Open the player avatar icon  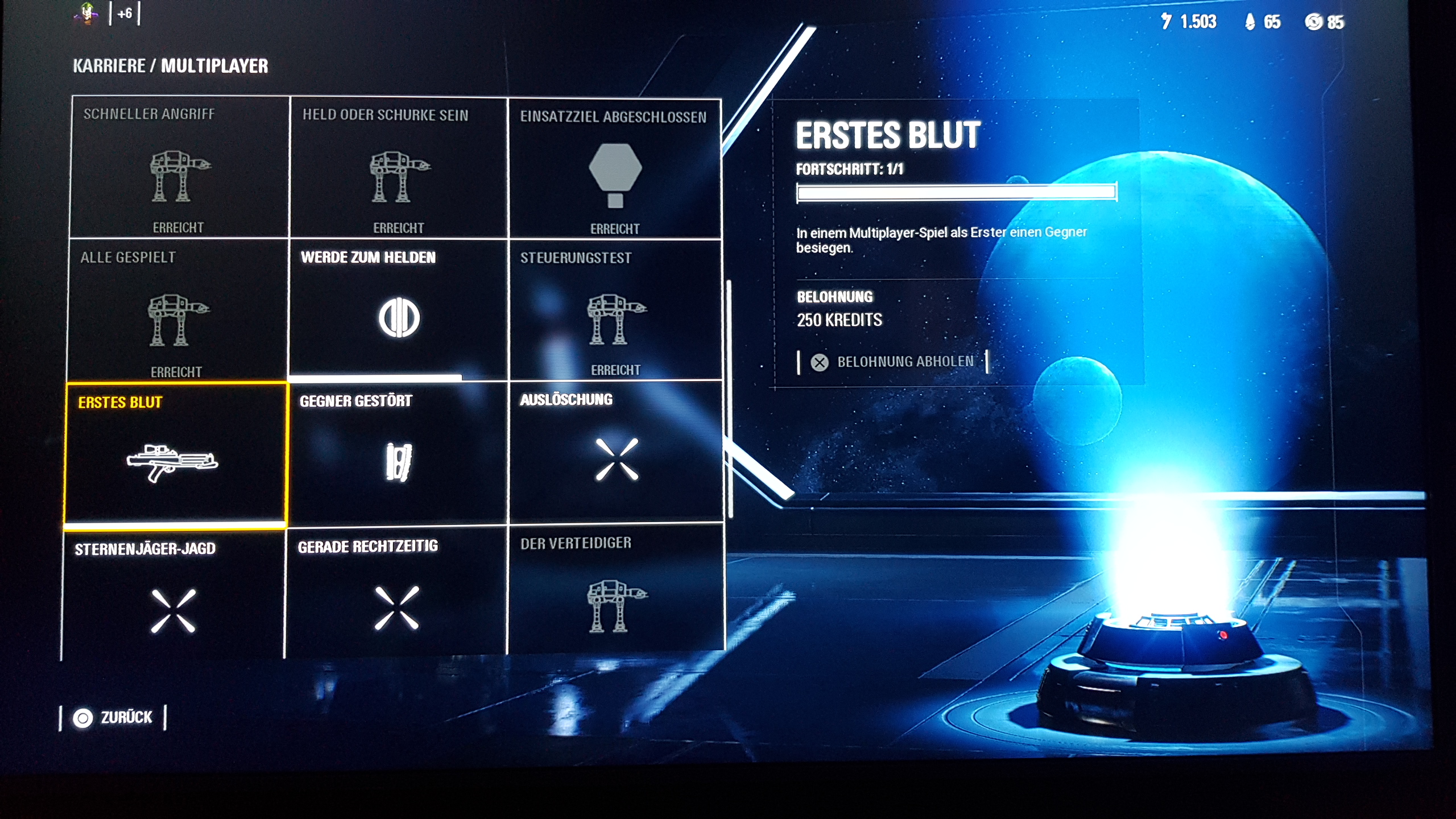click(x=86, y=14)
